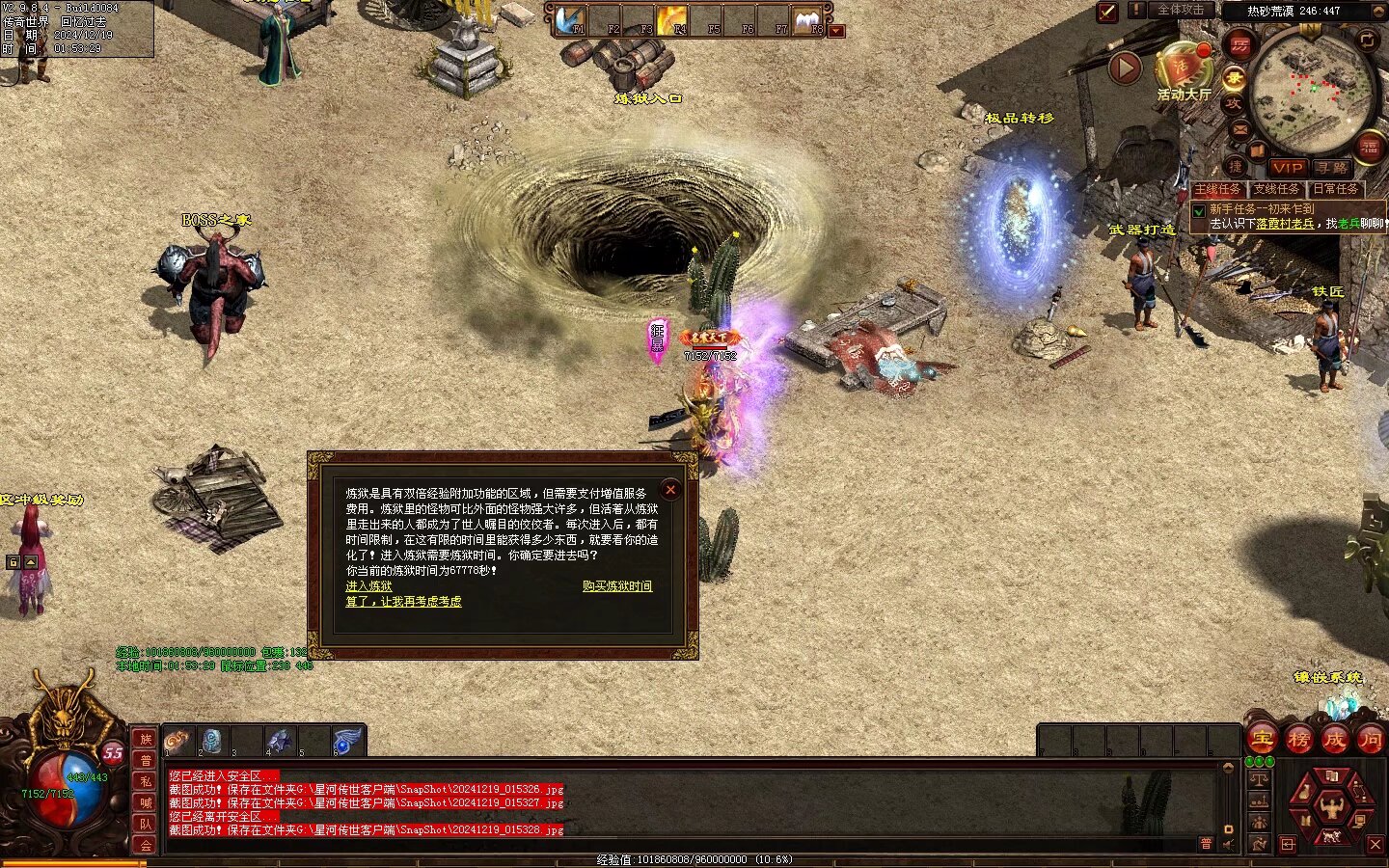Pick 算了，让我再考虑考虑 to decline
This screenshot has width=1389, height=868.
pyautogui.click(x=403, y=602)
